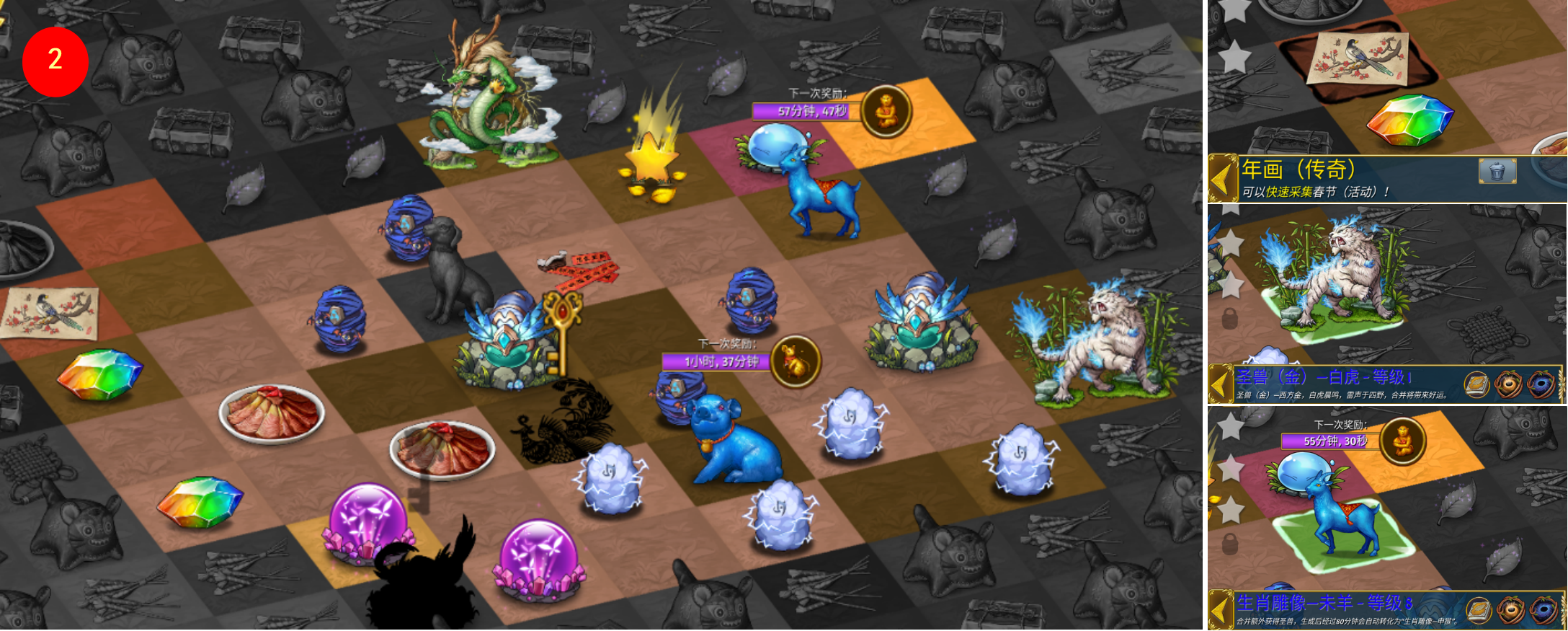Click the back arrow on the 年画（传奇） bar
This screenshot has width=1568, height=631.
tap(1222, 178)
